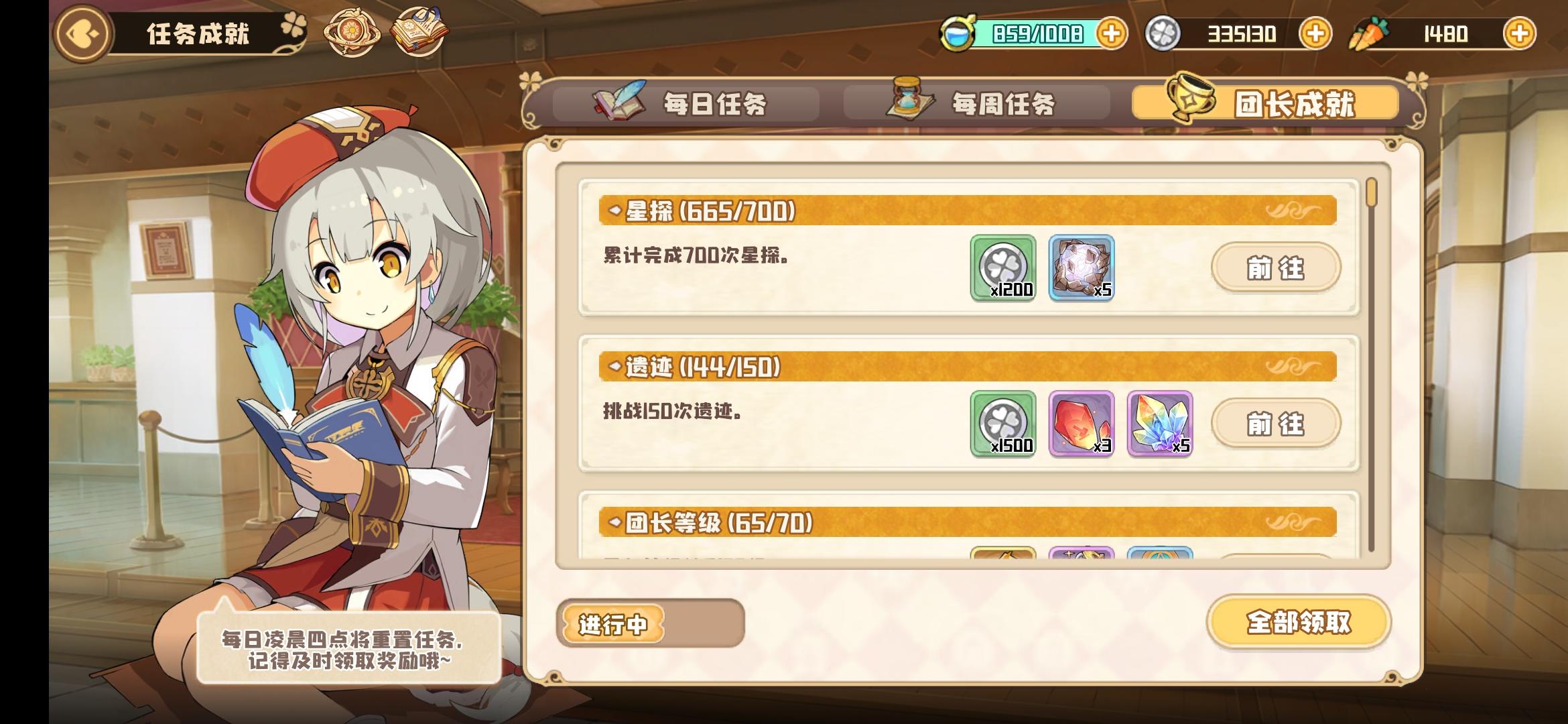Click the plus next to 335130 clovers
Screen dimensions: 1568x724
click(x=1319, y=34)
